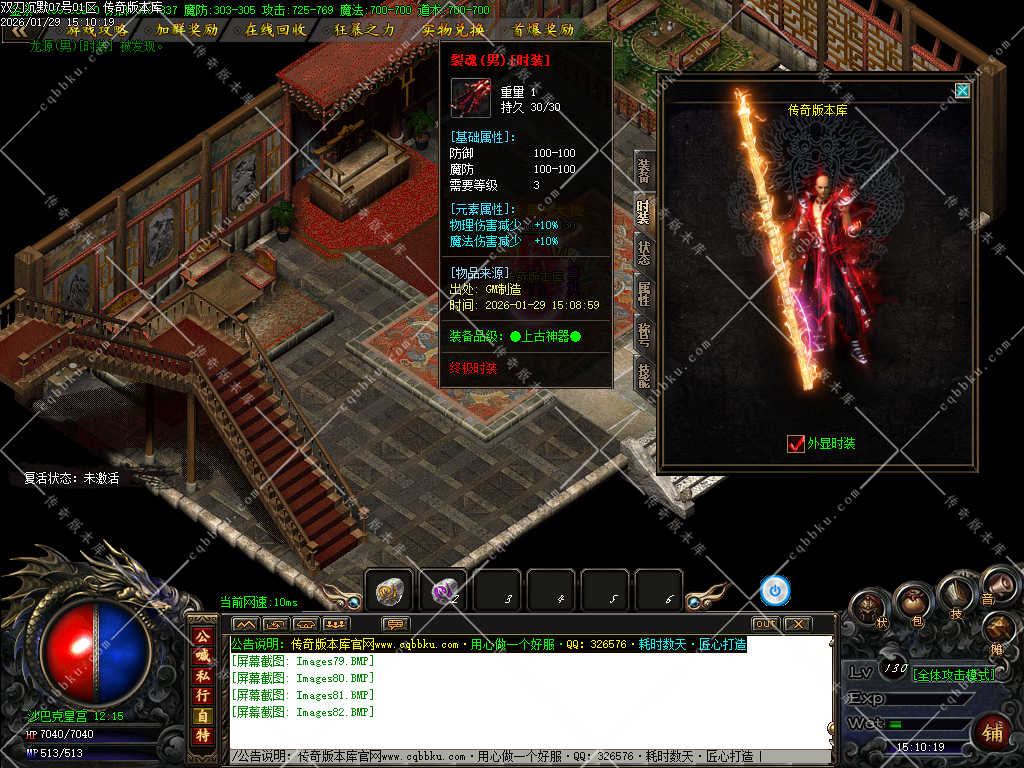The width and height of the screenshot is (1024, 768).
Task: Open the 状态 status tab
Action: click(644, 252)
